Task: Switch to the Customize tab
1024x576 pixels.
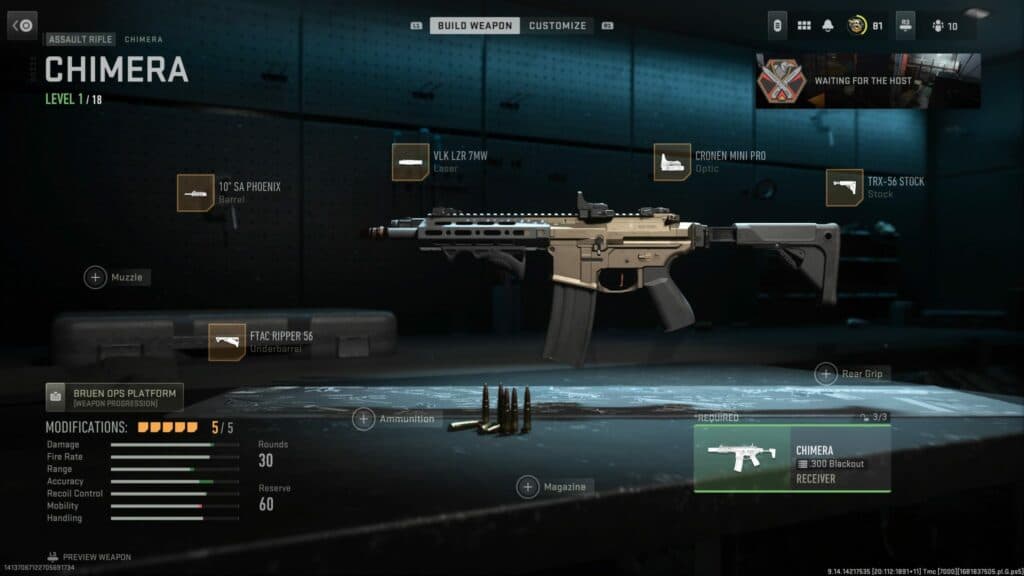Action: coord(557,25)
